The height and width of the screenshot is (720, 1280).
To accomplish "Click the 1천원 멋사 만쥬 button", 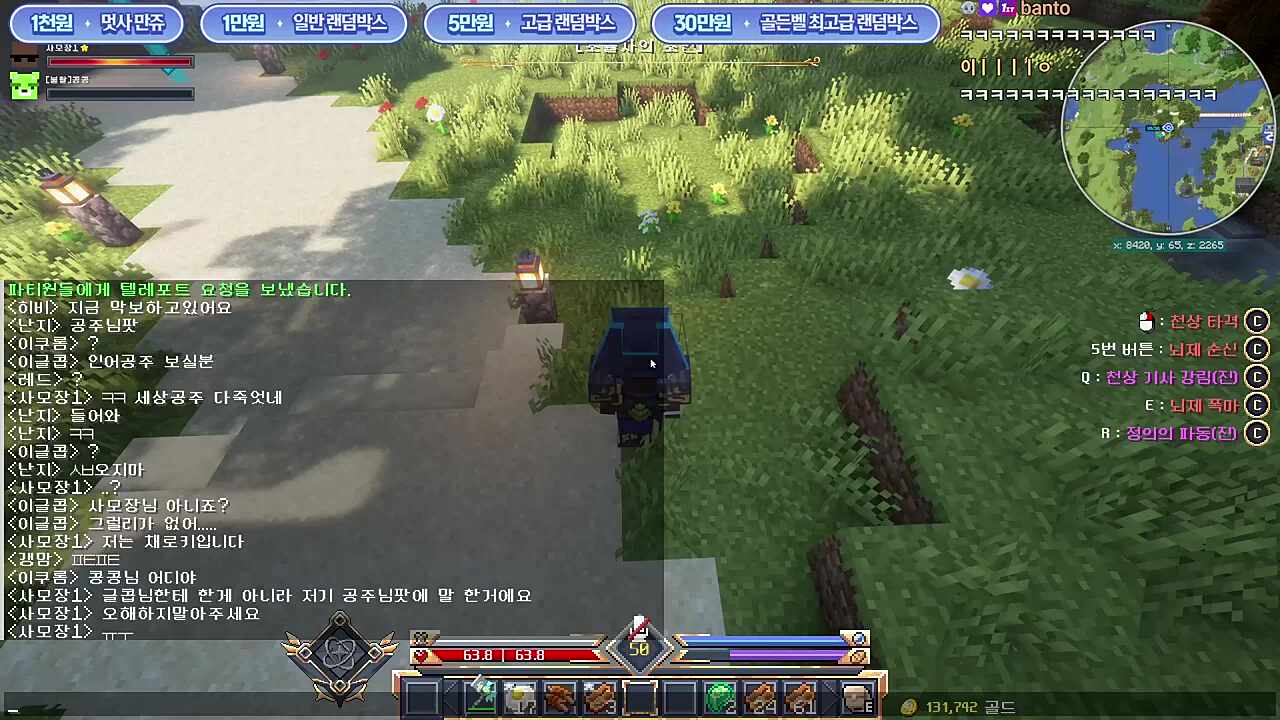I will click(x=97, y=23).
